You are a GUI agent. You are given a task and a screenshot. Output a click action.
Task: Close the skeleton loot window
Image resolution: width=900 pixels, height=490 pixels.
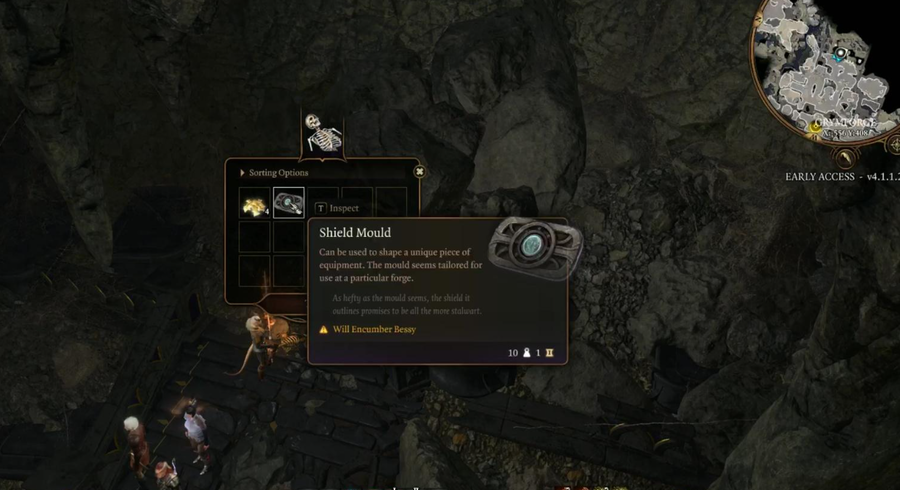[419, 172]
